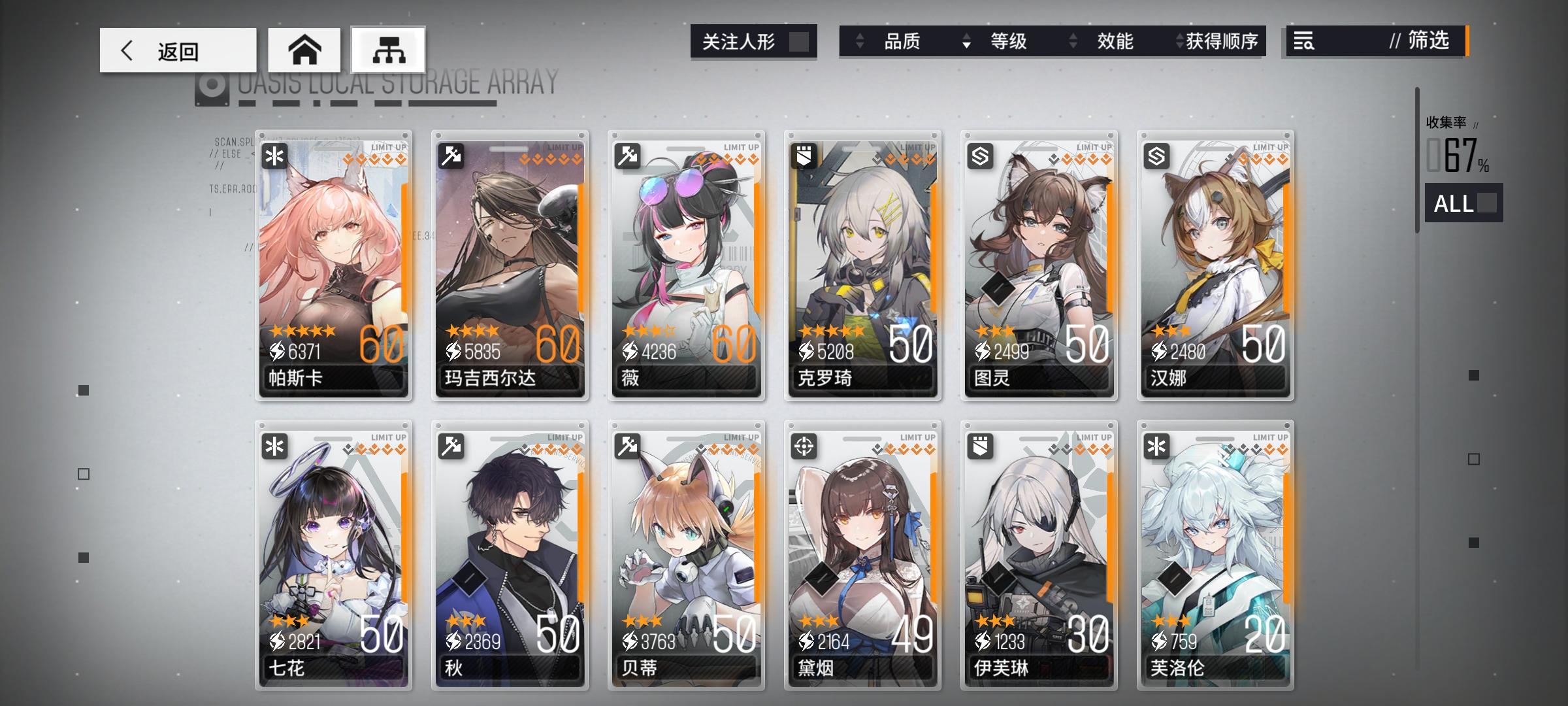Click the warrior class icon on 玛吉西尔达's card

pos(450,155)
